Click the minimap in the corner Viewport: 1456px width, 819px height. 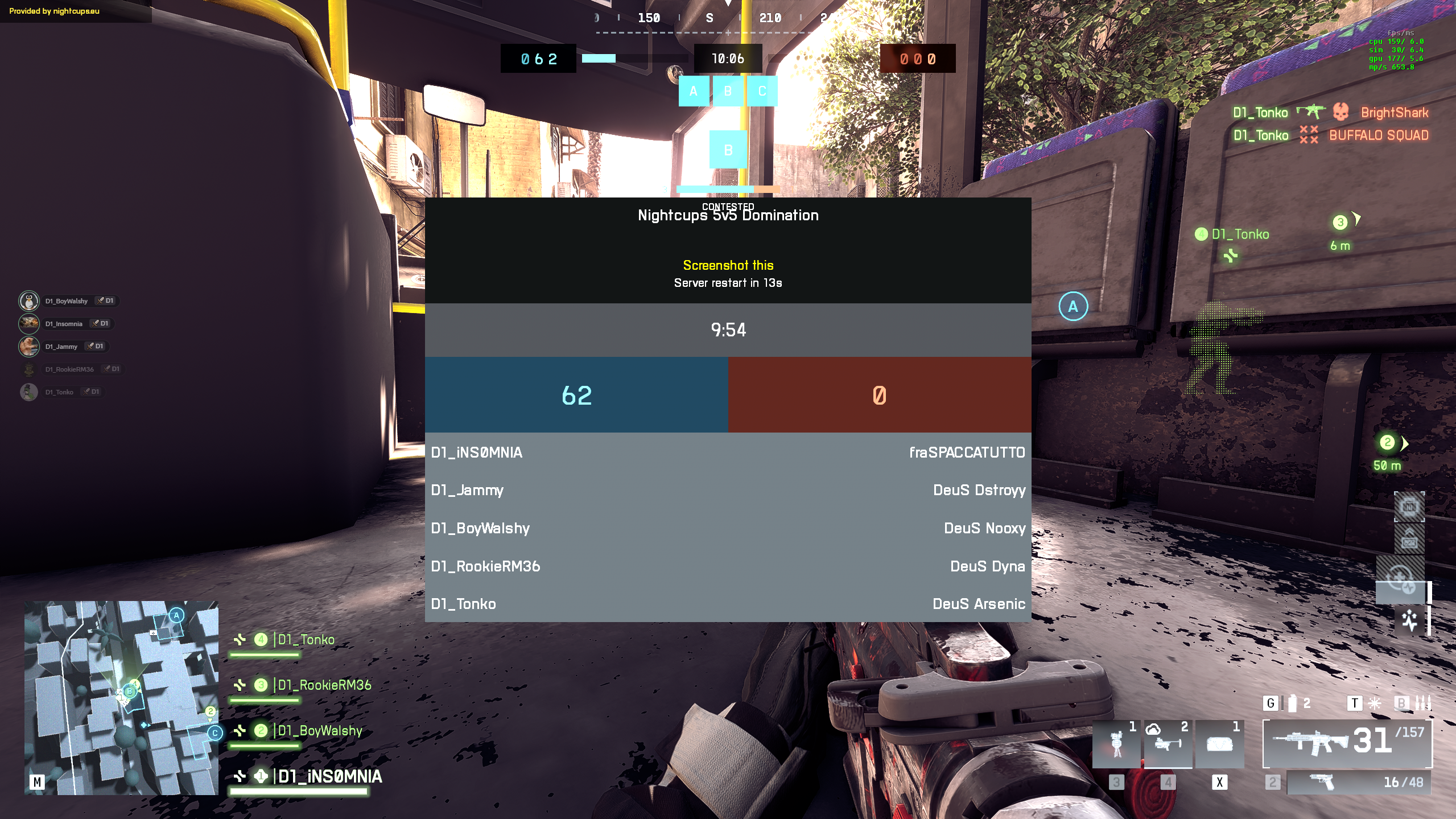pos(121,697)
